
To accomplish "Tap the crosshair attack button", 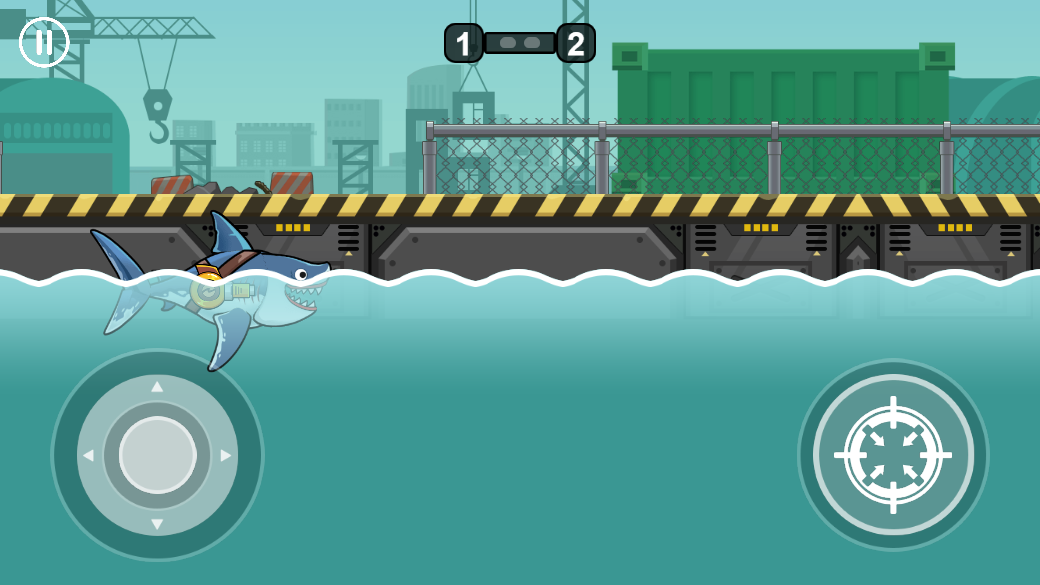I will pyautogui.click(x=893, y=455).
